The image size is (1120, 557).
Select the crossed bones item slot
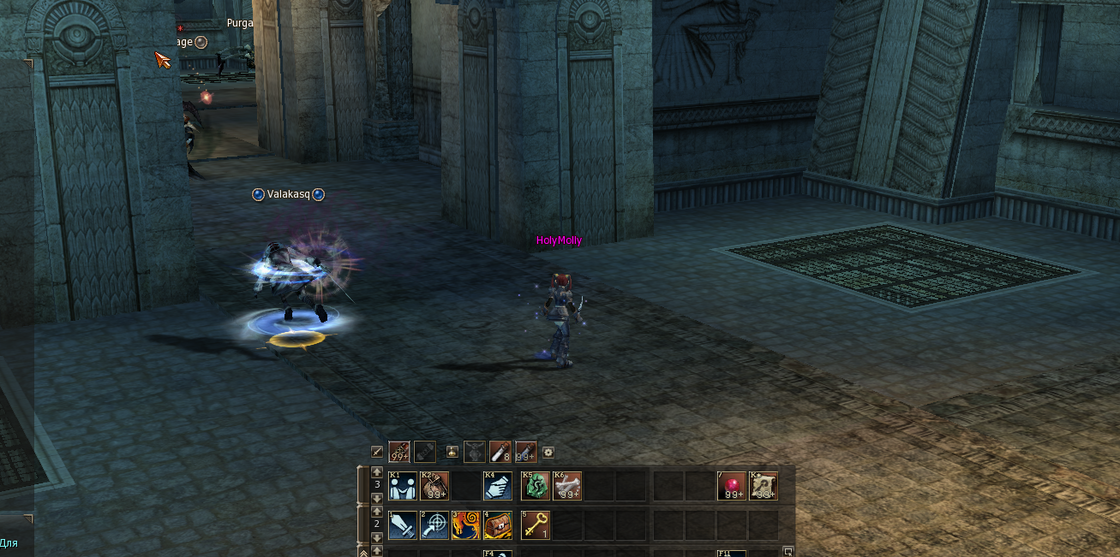[566, 487]
